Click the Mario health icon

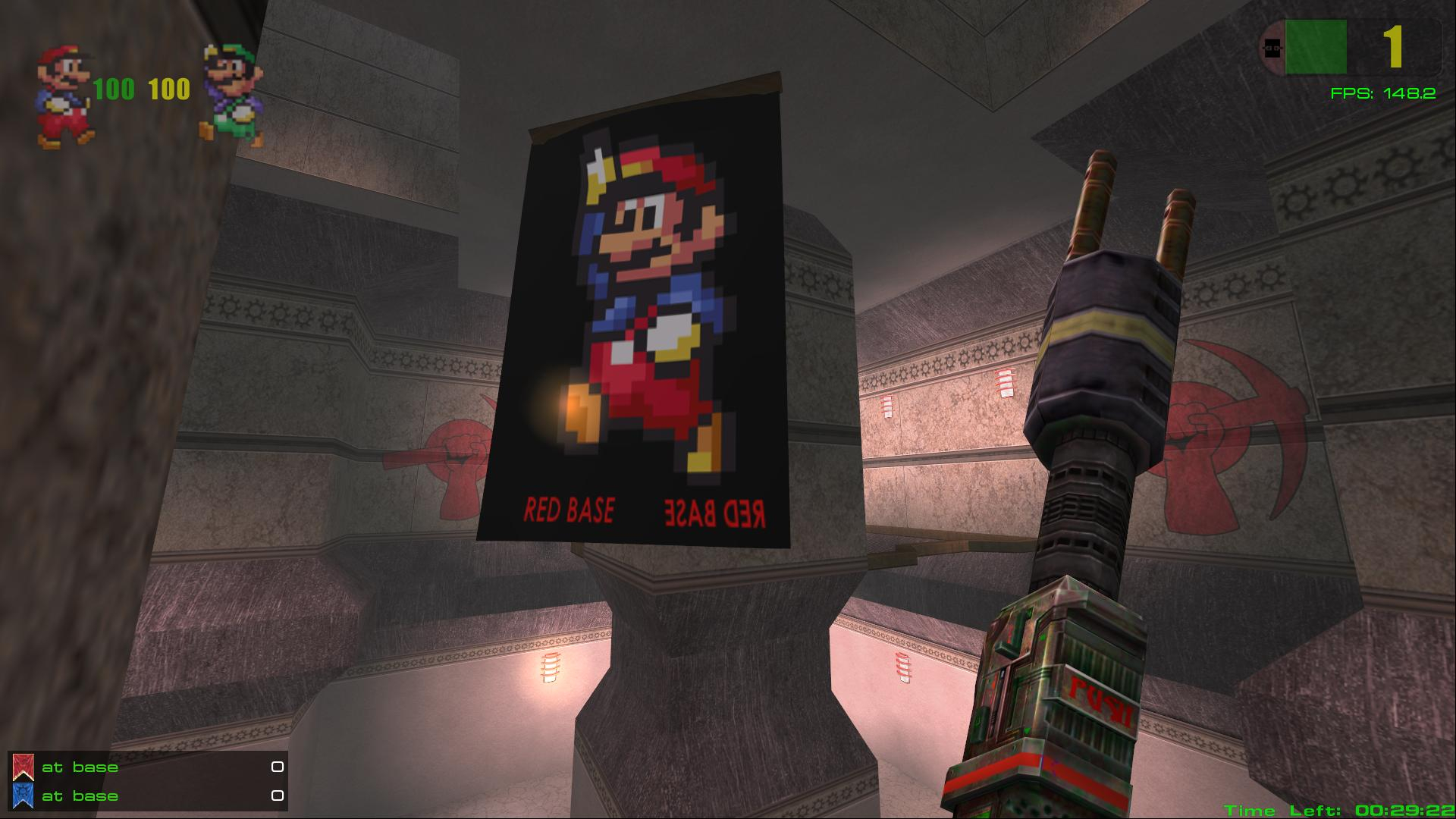(65, 96)
